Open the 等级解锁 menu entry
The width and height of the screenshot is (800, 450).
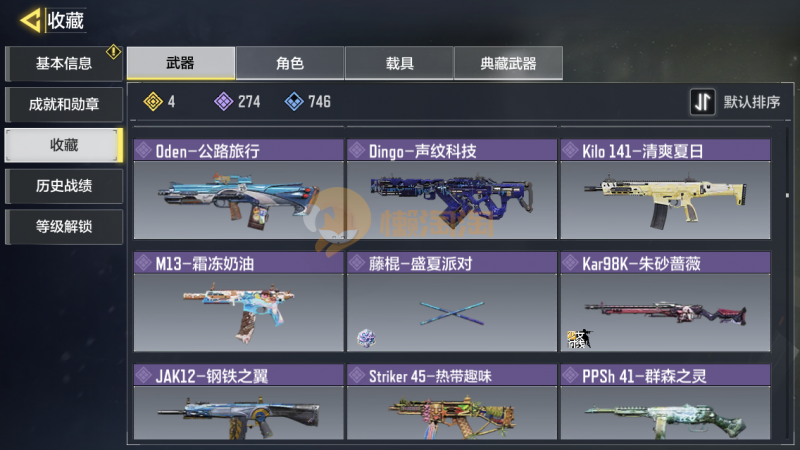[x=63, y=226]
